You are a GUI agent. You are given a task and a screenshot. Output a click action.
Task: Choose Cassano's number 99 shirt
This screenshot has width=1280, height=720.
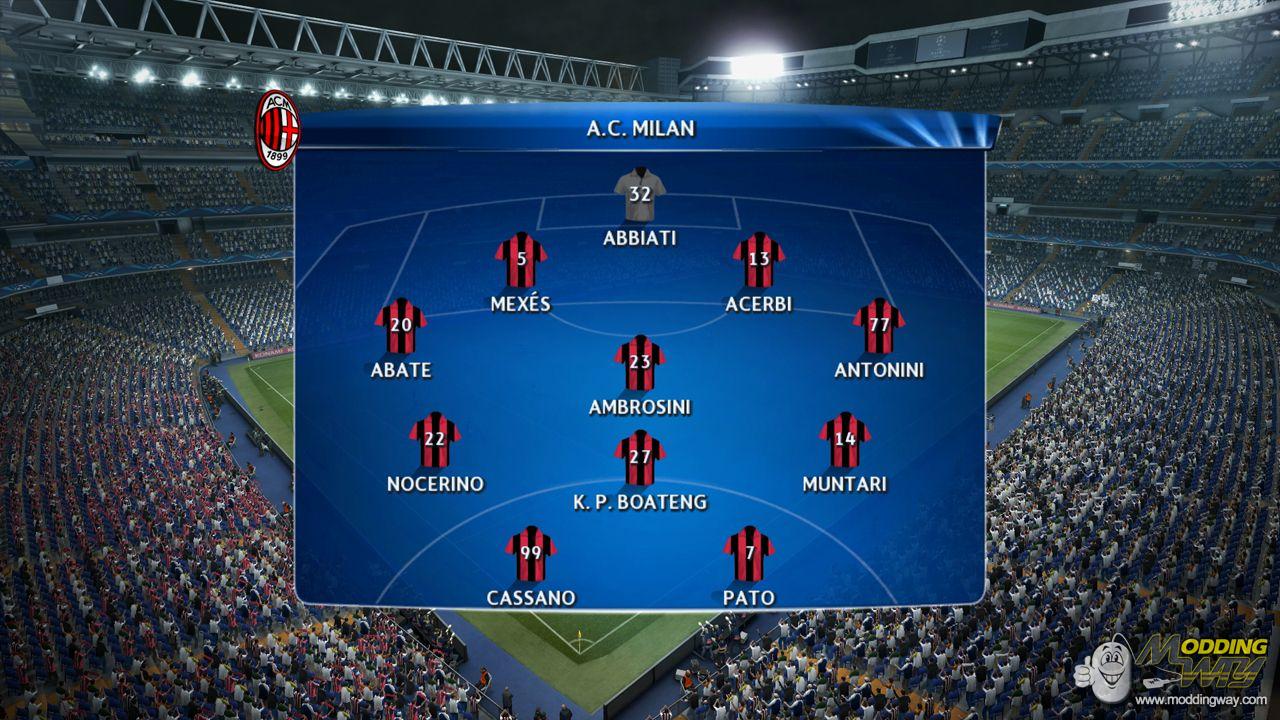[x=530, y=554]
